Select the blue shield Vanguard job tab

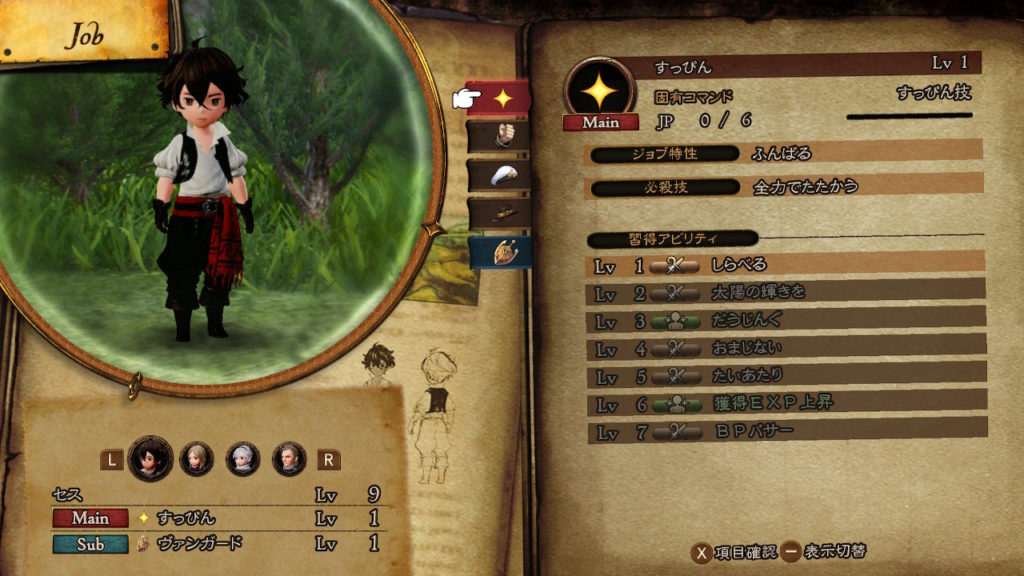498,252
